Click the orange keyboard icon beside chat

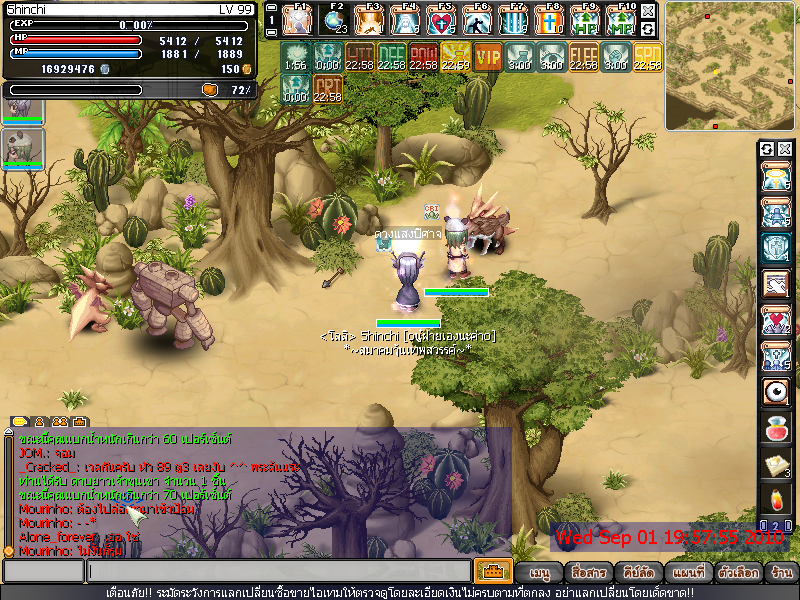click(x=493, y=571)
